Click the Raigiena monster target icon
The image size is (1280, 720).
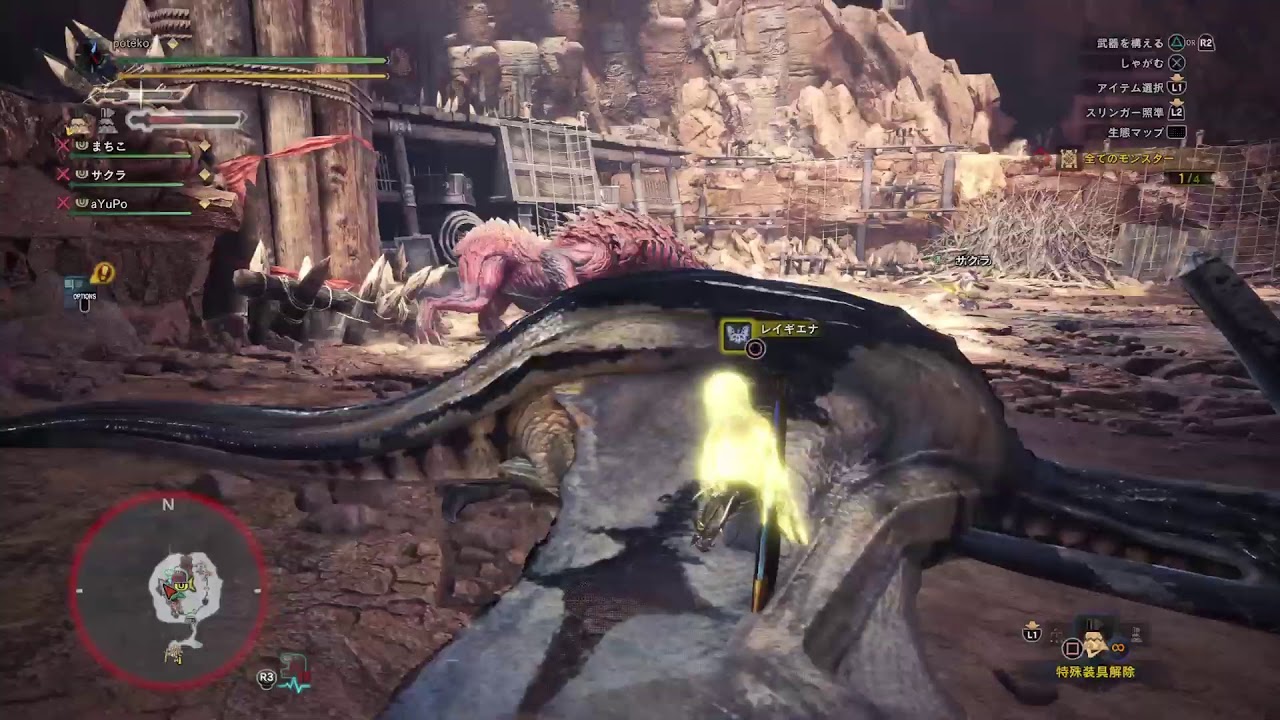point(738,336)
